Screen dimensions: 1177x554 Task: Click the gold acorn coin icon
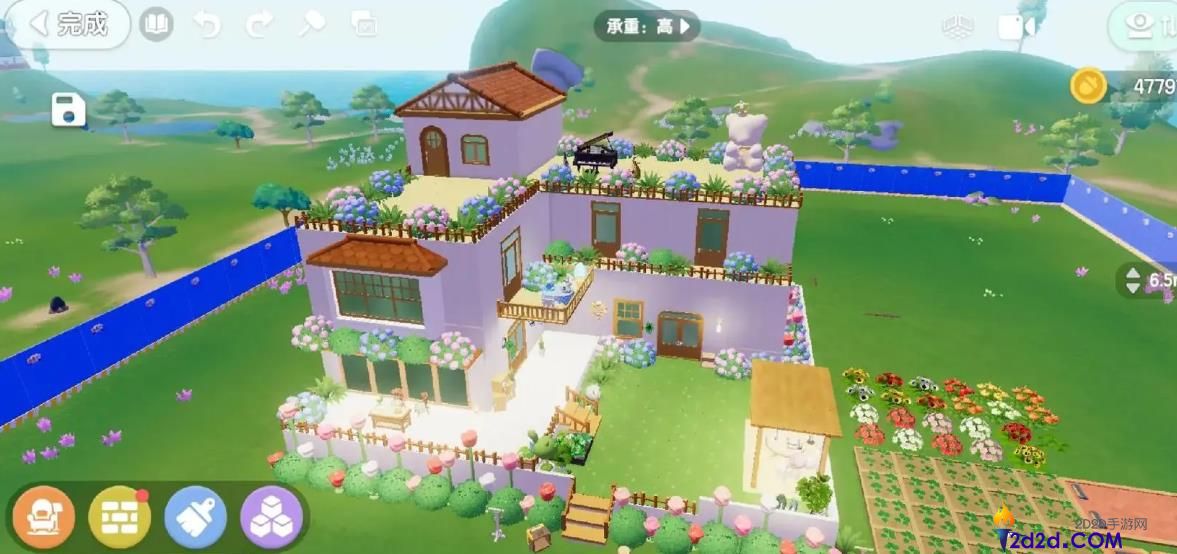pyautogui.click(x=1089, y=86)
